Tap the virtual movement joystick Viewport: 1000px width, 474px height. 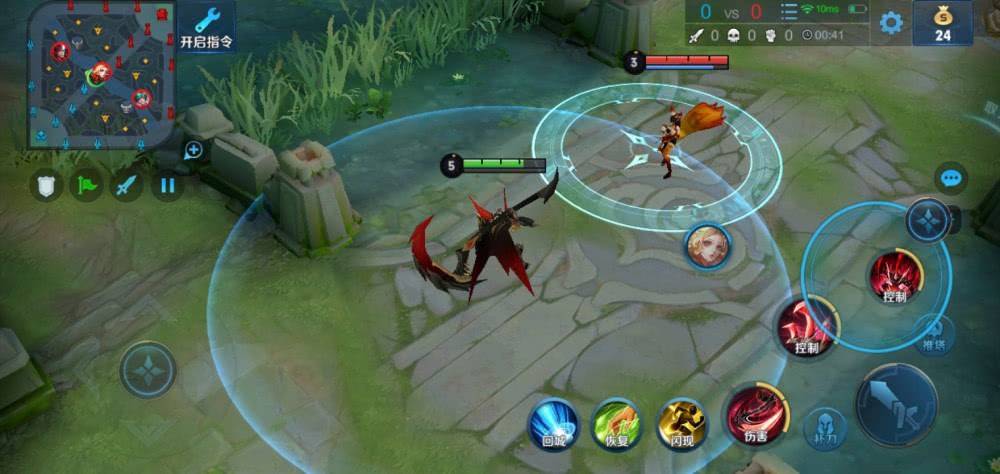148,370
